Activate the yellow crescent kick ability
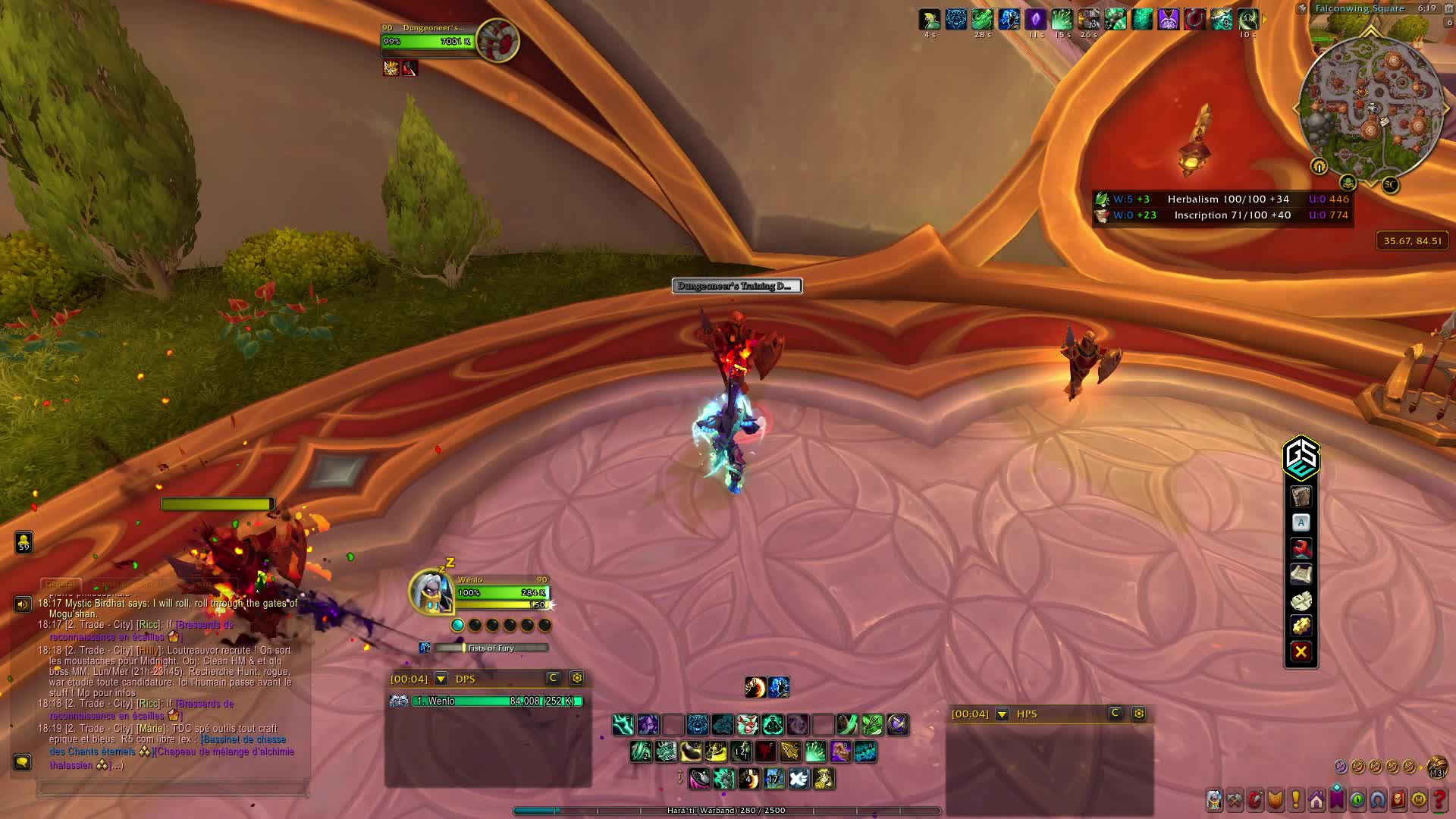The height and width of the screenshot is (819, 1456). pos(691,752)
